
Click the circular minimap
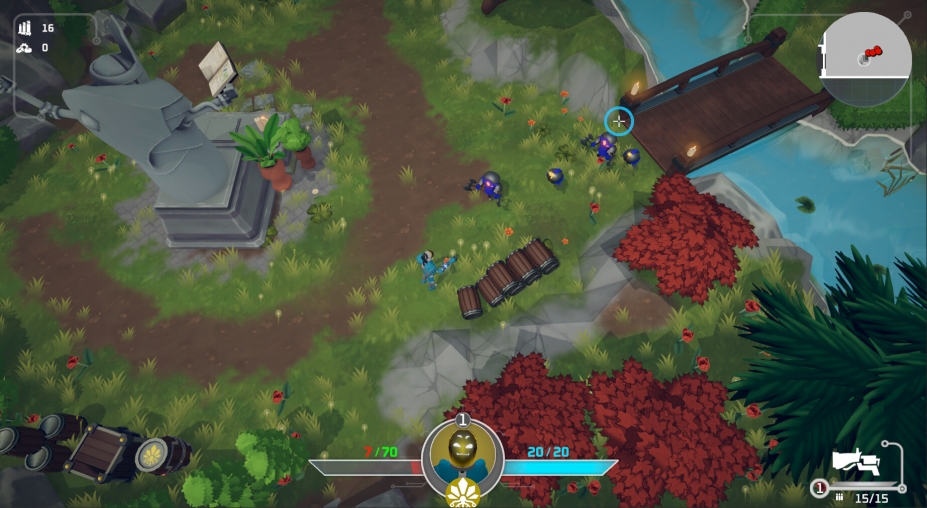pos(865,59)
